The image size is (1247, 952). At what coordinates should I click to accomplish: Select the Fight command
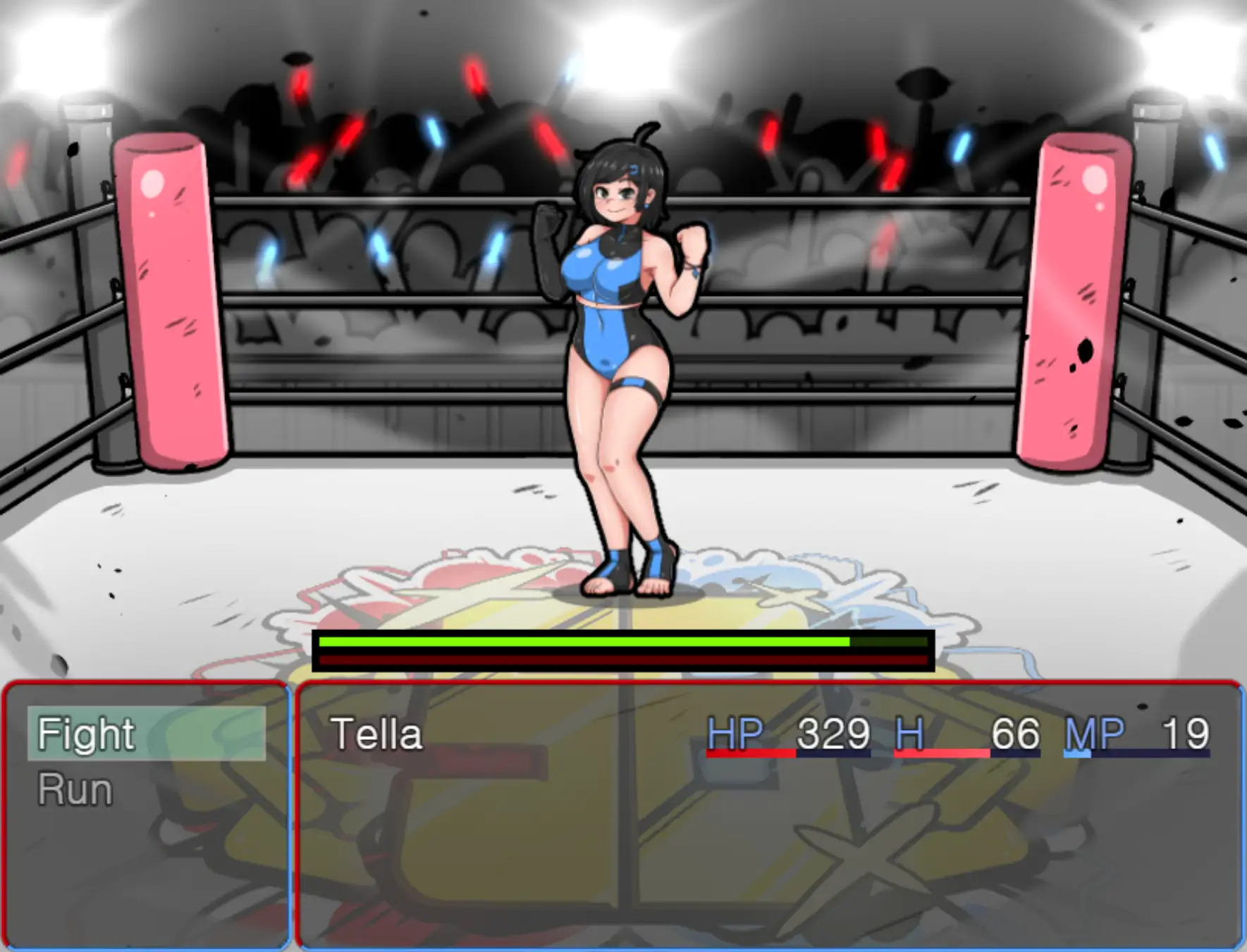click(85, 734)
